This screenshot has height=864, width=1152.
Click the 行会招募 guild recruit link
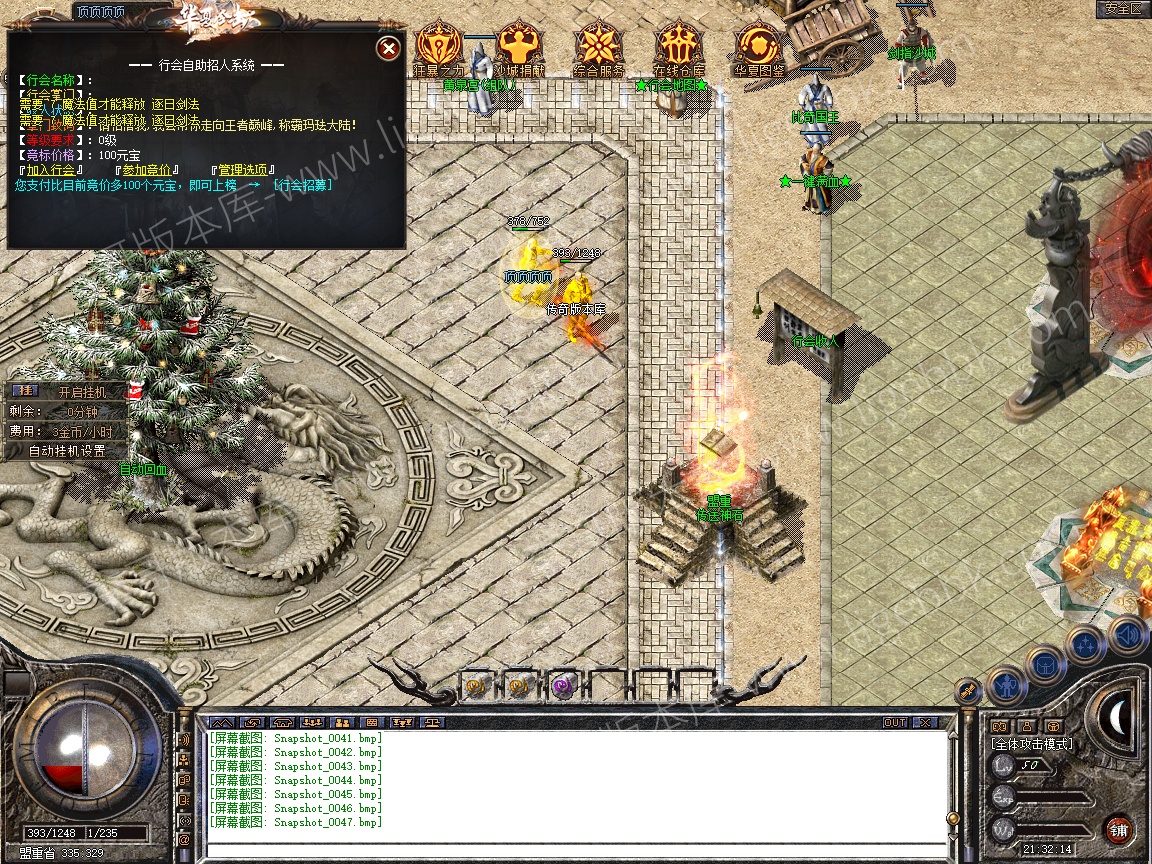(x=303, y=185)
